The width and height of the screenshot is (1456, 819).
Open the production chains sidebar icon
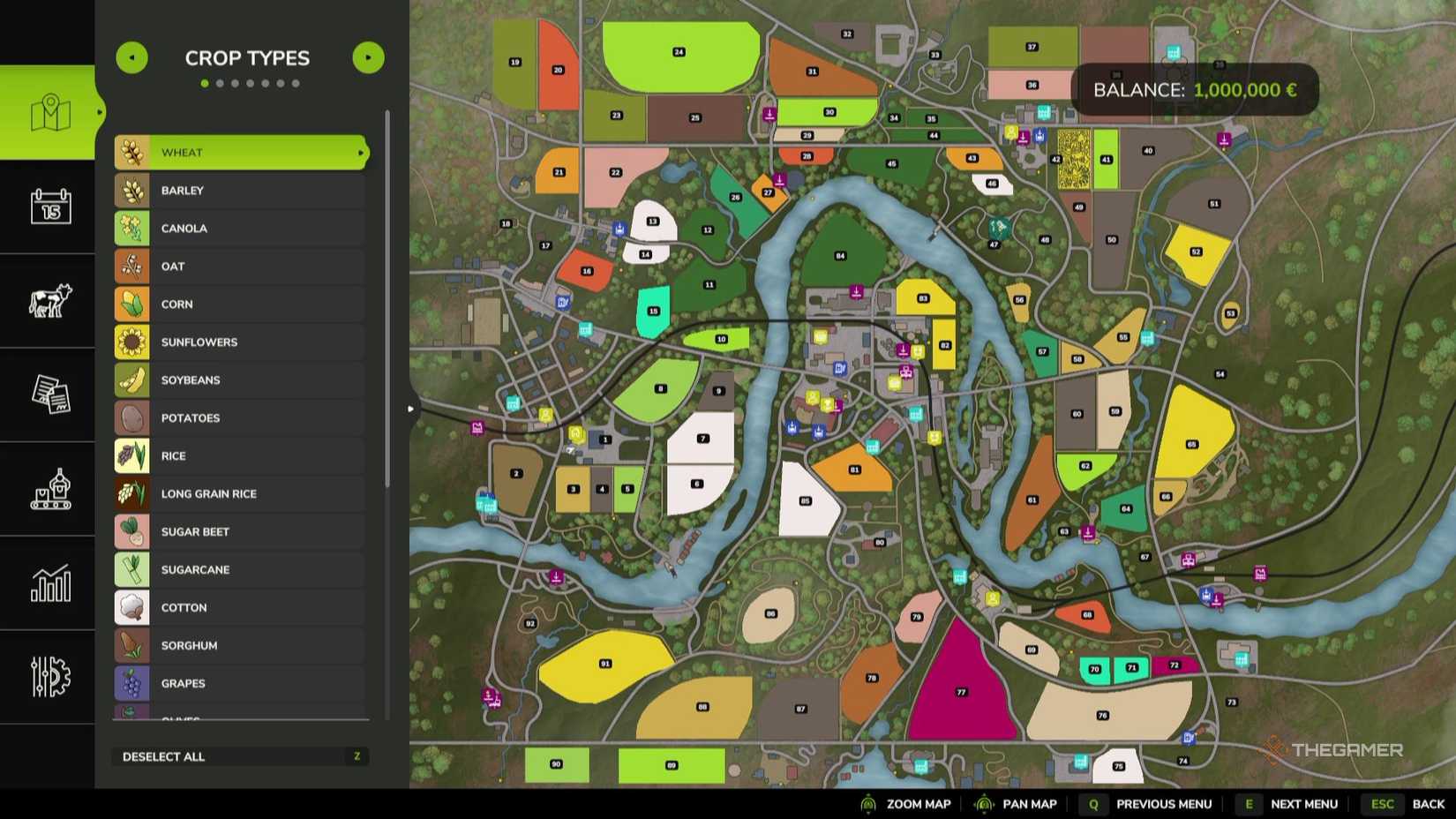click(49, 491)
